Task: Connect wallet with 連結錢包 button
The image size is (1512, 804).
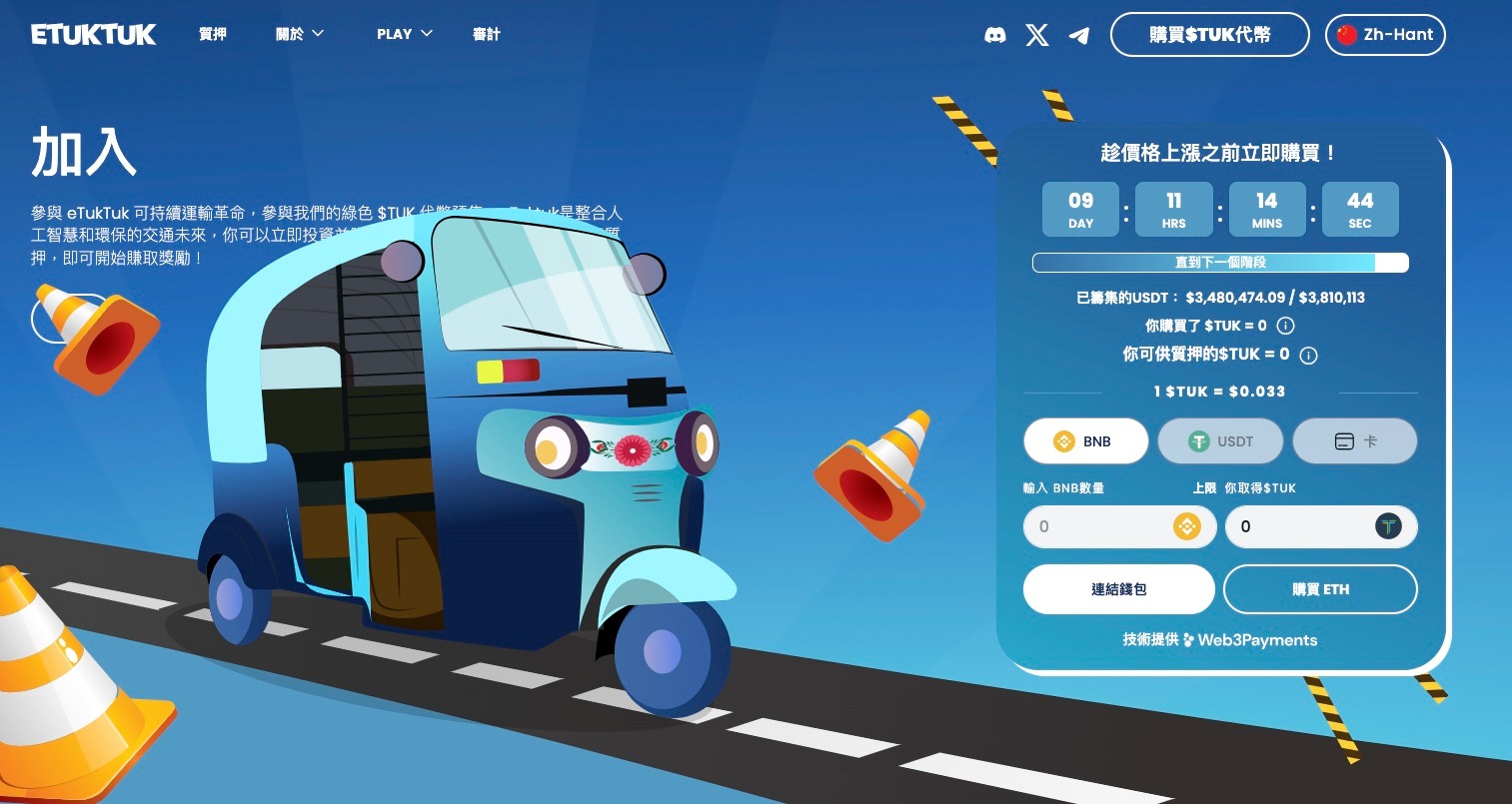Action: (1118, 589)
